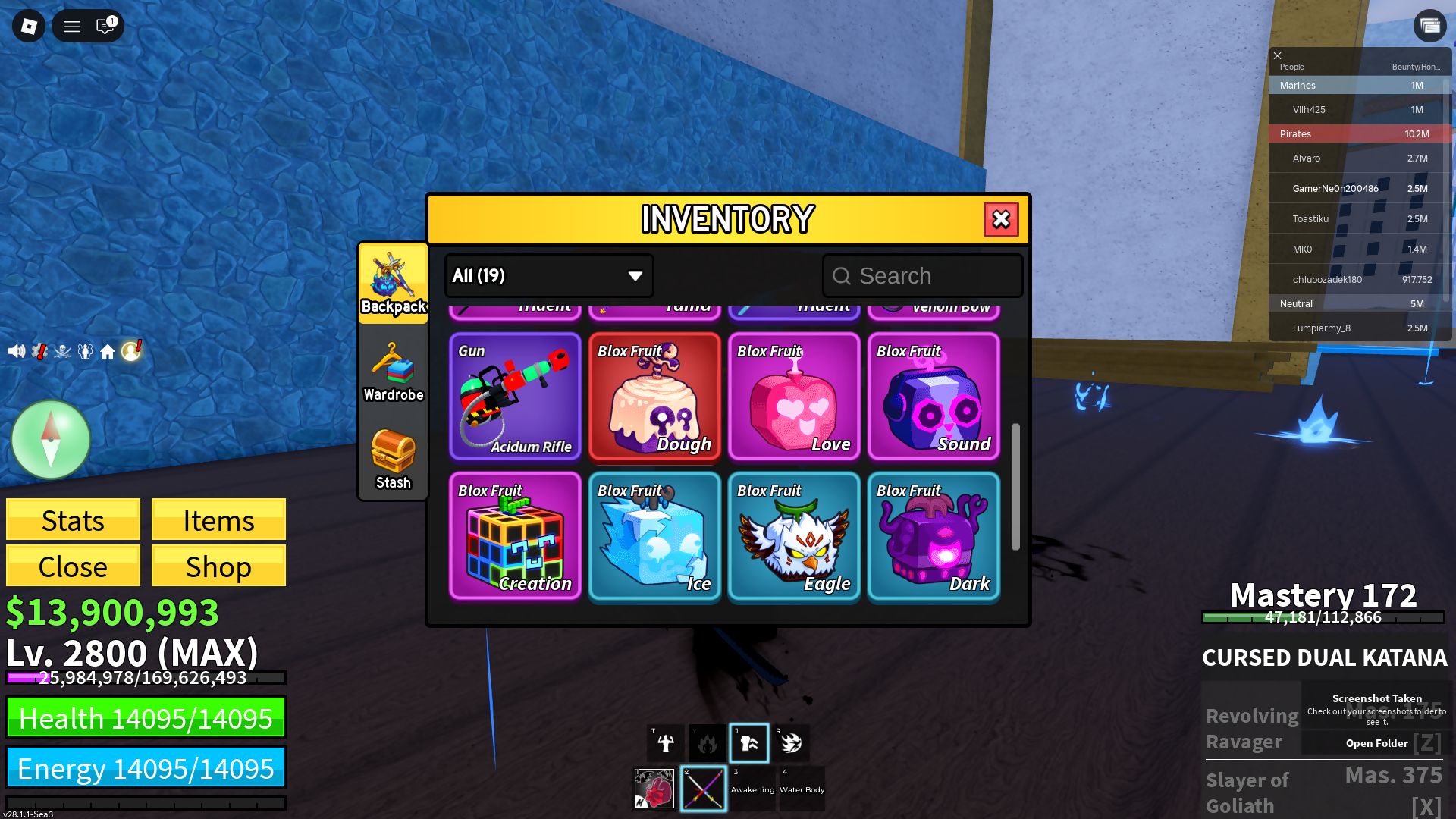
Task: Choose the Ice Blox Fruit
Action: tap(654, 535)
